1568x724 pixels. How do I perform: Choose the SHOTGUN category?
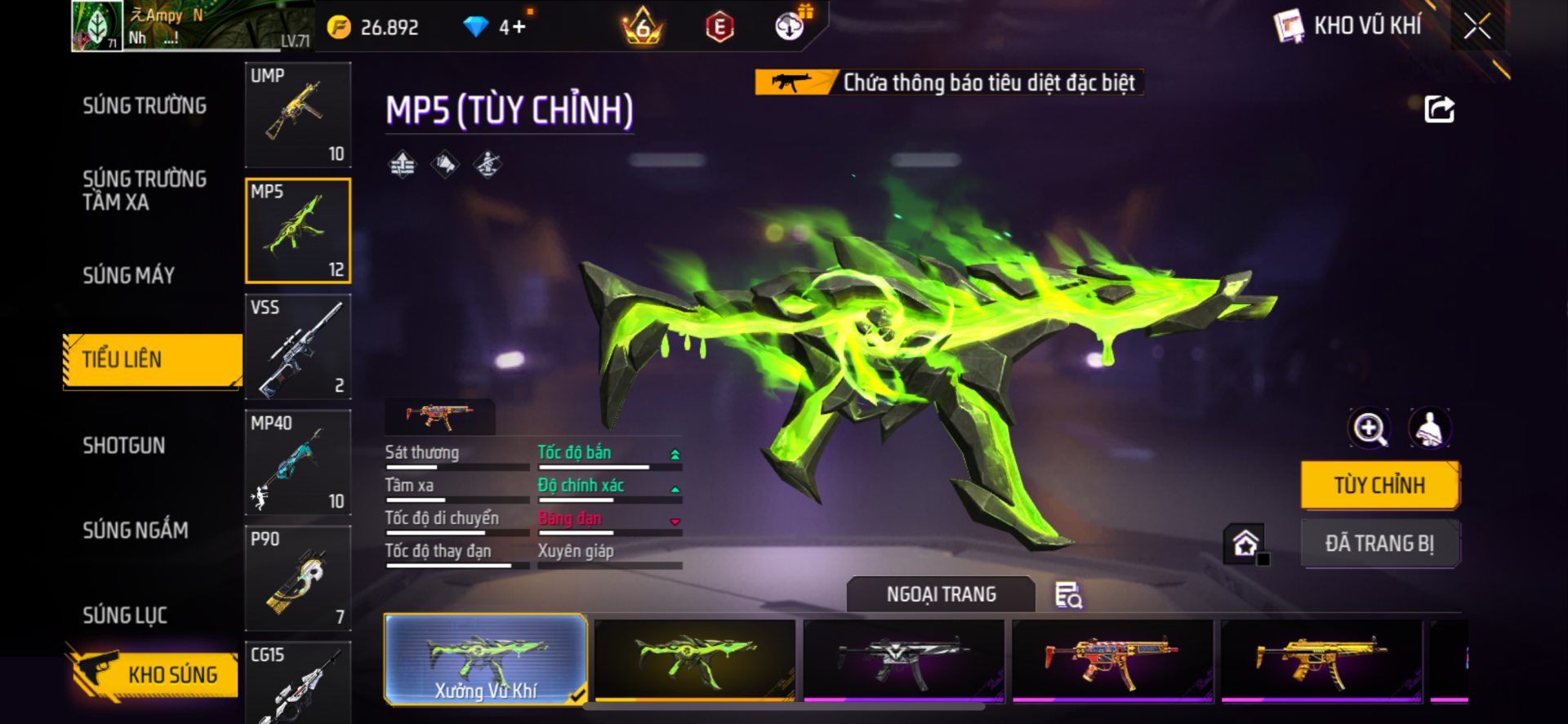(x=124, y=446)
